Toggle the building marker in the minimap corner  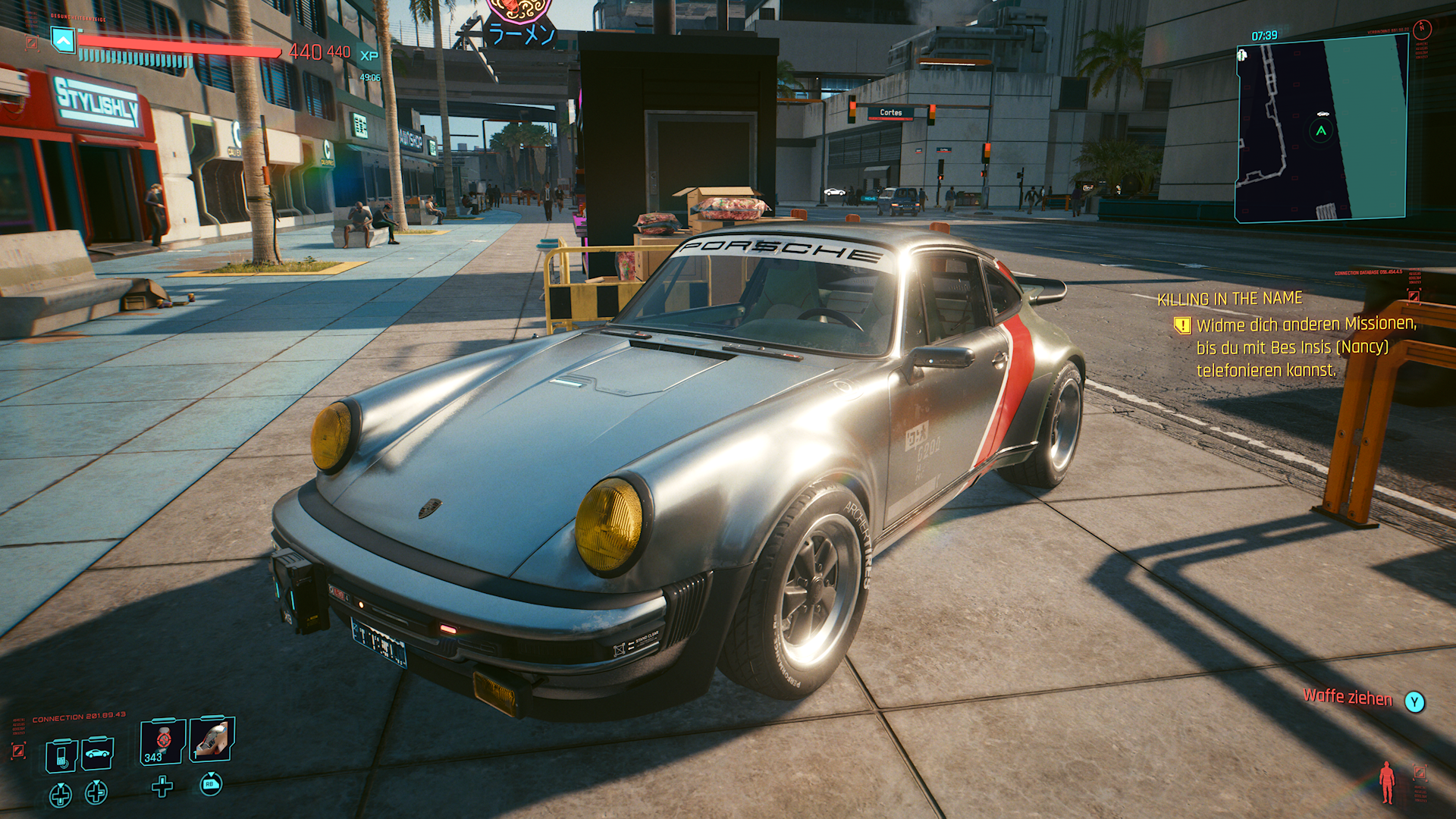click(x=1241, y=55)
